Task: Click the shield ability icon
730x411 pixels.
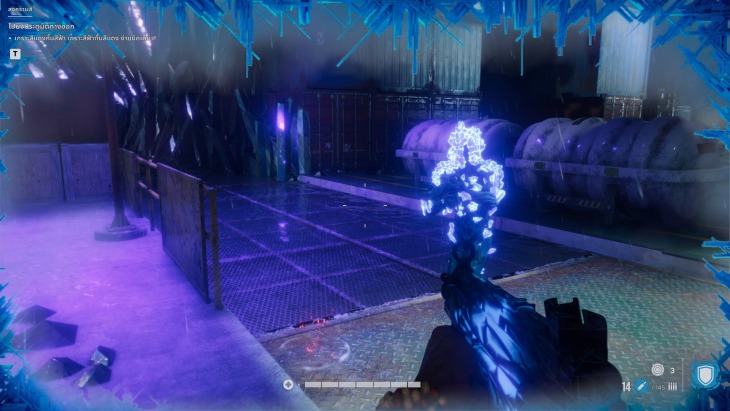Action: [x=706, y=376]
